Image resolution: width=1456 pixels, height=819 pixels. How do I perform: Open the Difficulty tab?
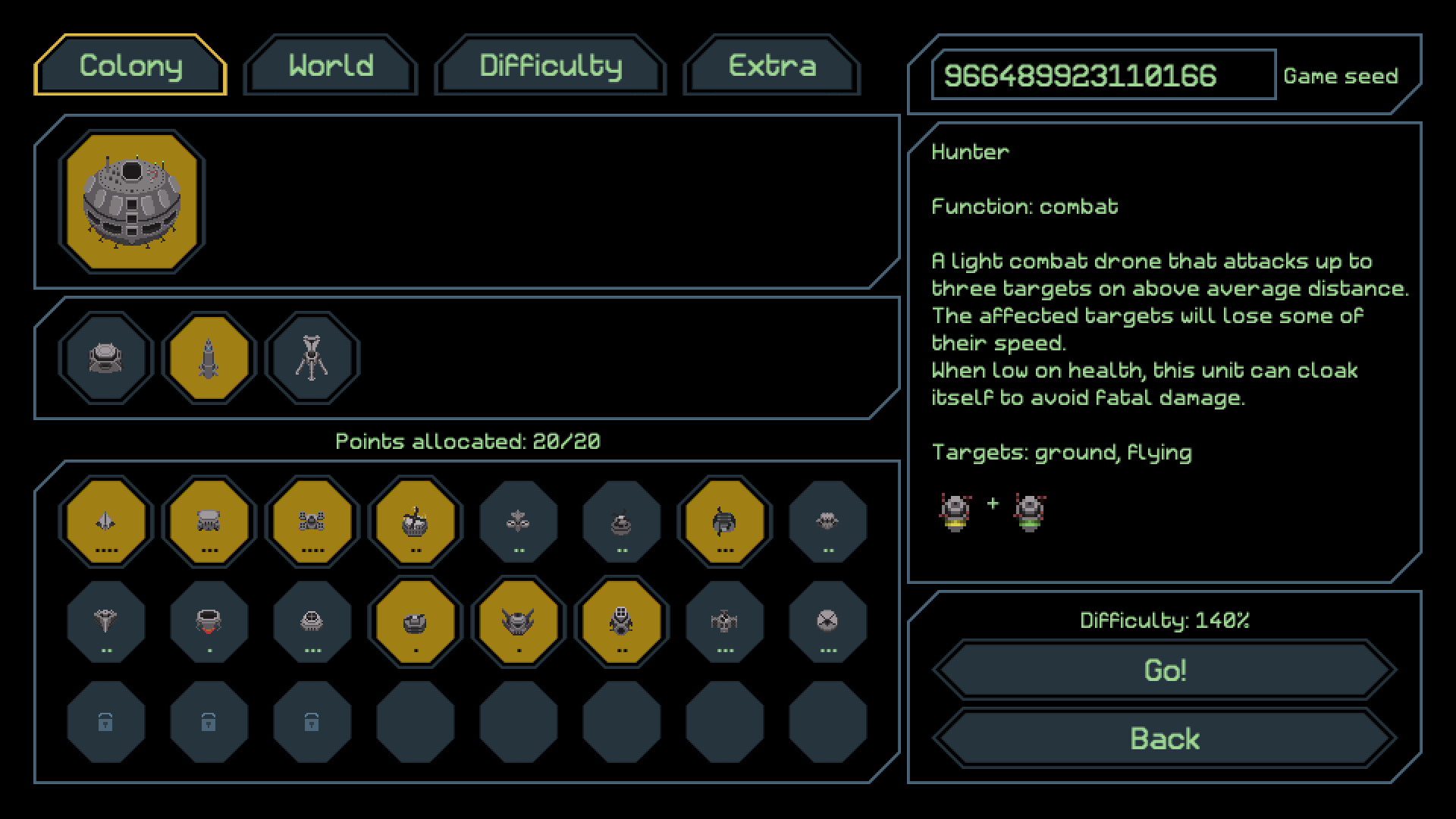pyautogui.click(x=549, y=67)
